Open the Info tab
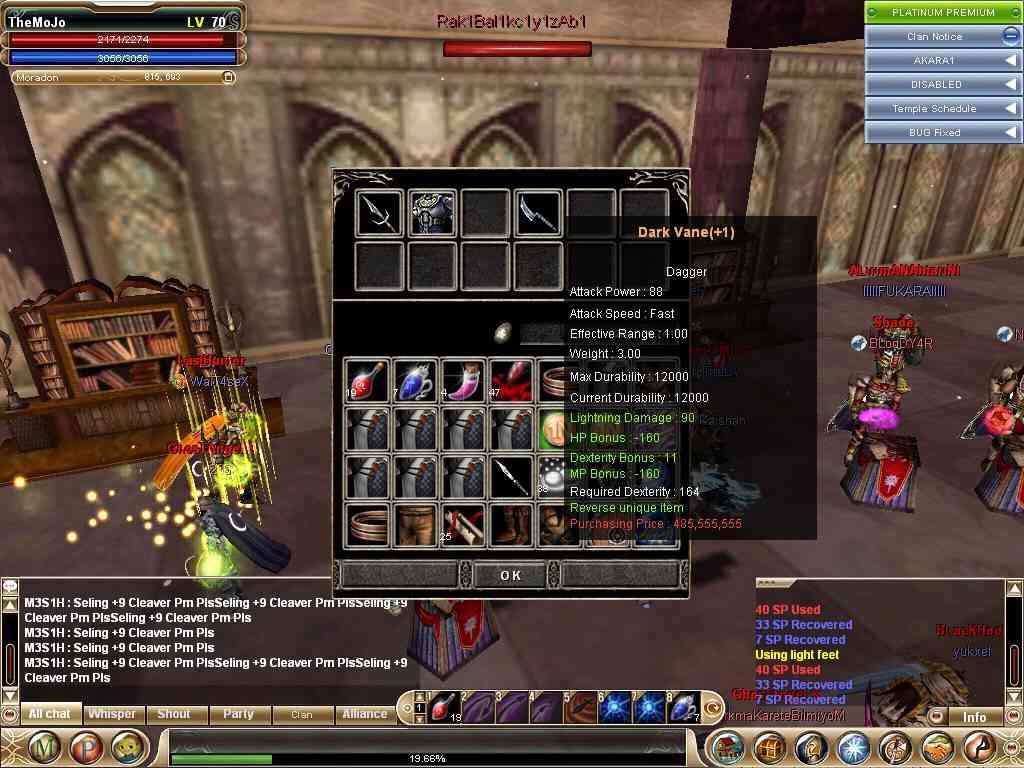1024x768 pixels. [x=974, y=717]
